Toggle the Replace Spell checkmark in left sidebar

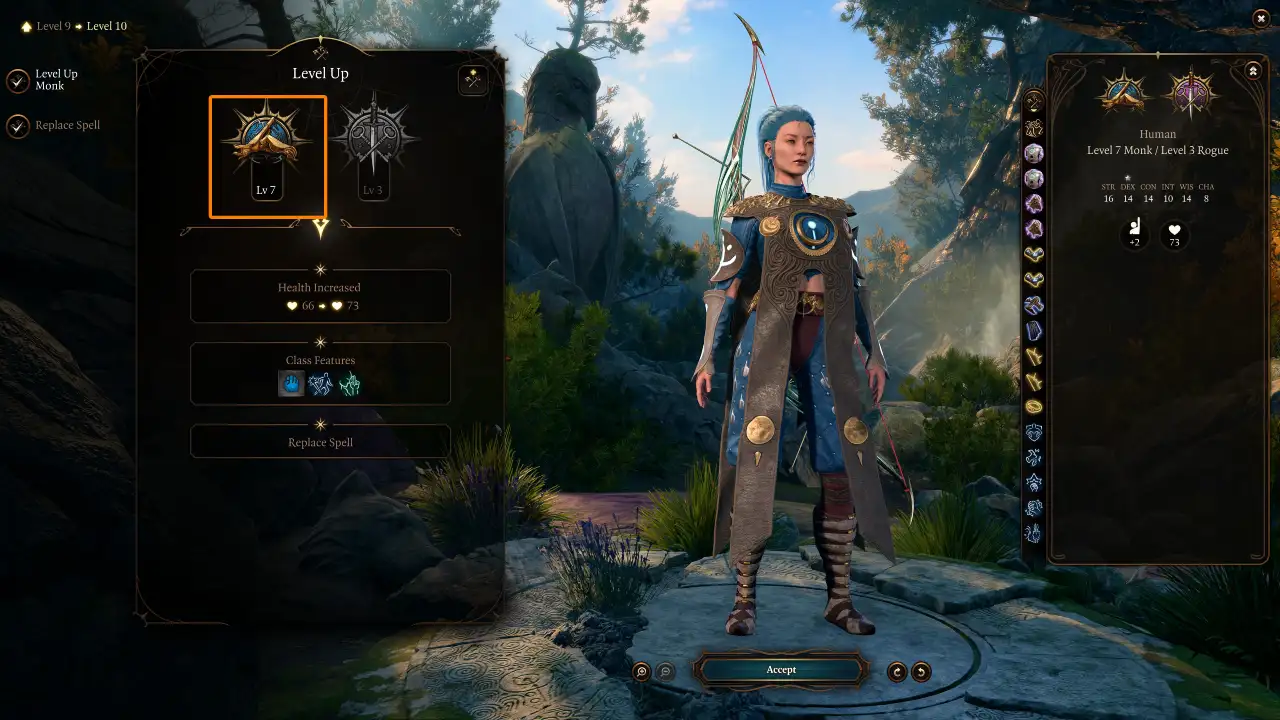click(17, 125)
